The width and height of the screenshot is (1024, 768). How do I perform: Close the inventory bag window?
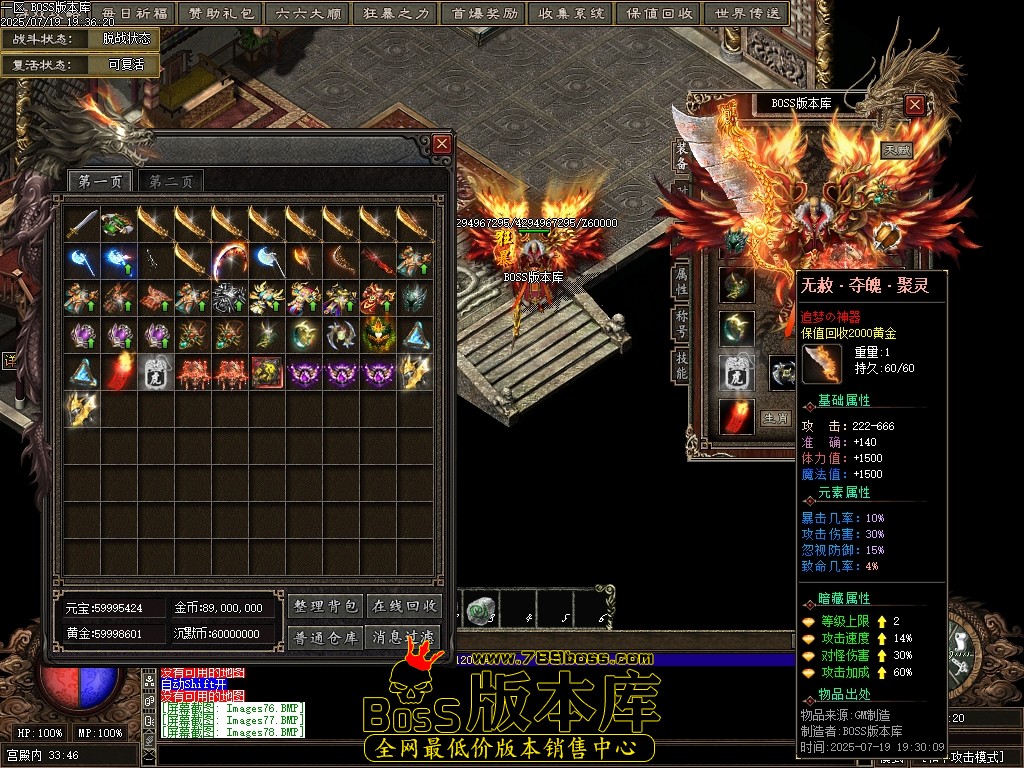(x=442, y=145)
